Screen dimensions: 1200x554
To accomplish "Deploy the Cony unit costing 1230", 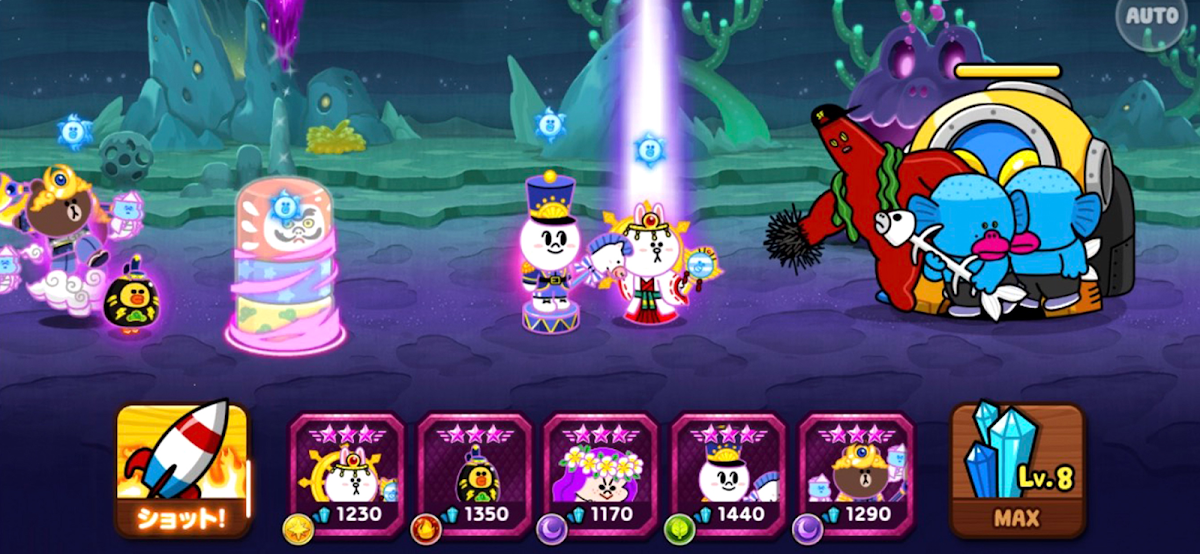I will [x=346, y=469].
